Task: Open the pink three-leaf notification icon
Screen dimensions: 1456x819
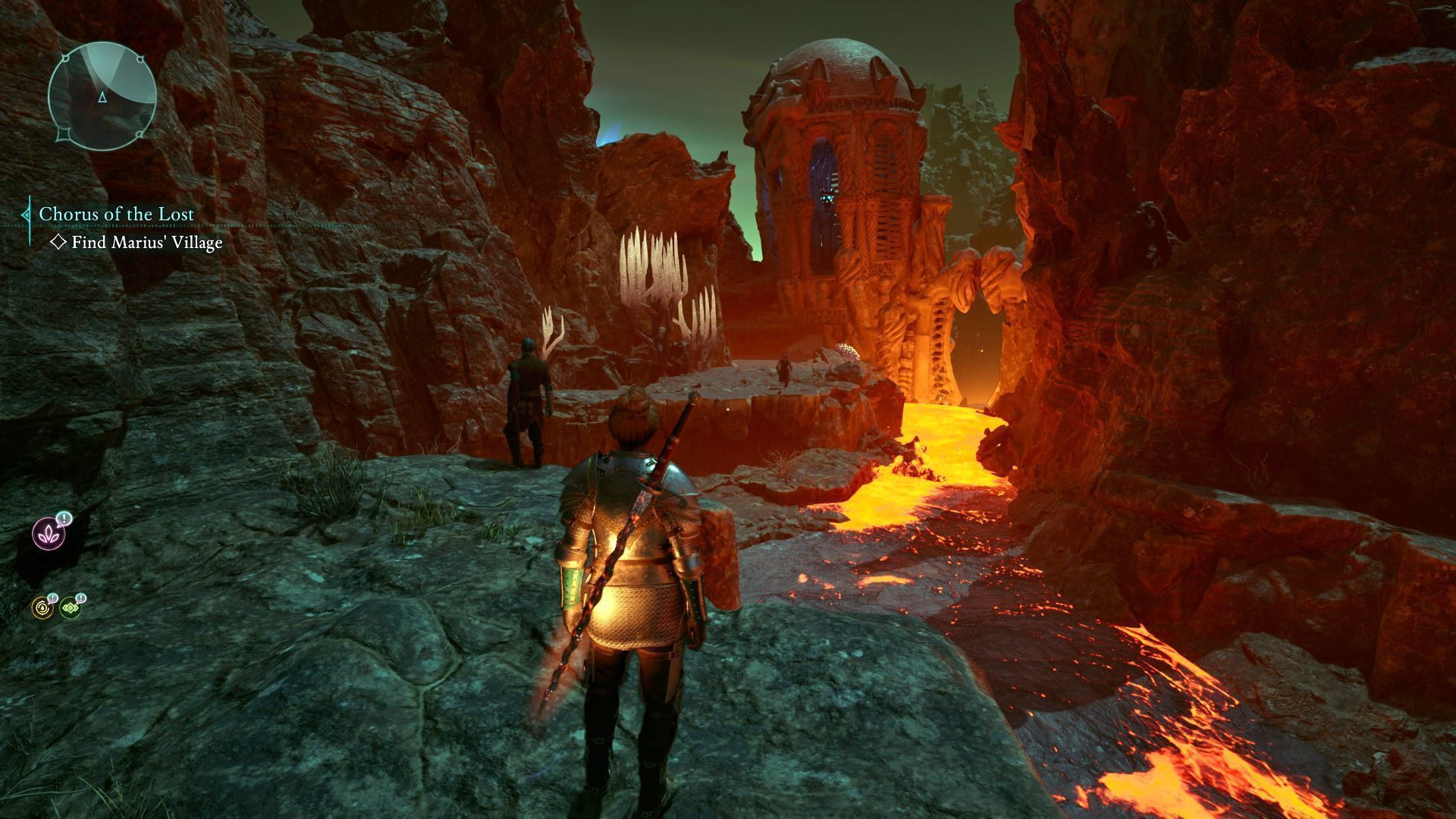Action: coord(49,533)
